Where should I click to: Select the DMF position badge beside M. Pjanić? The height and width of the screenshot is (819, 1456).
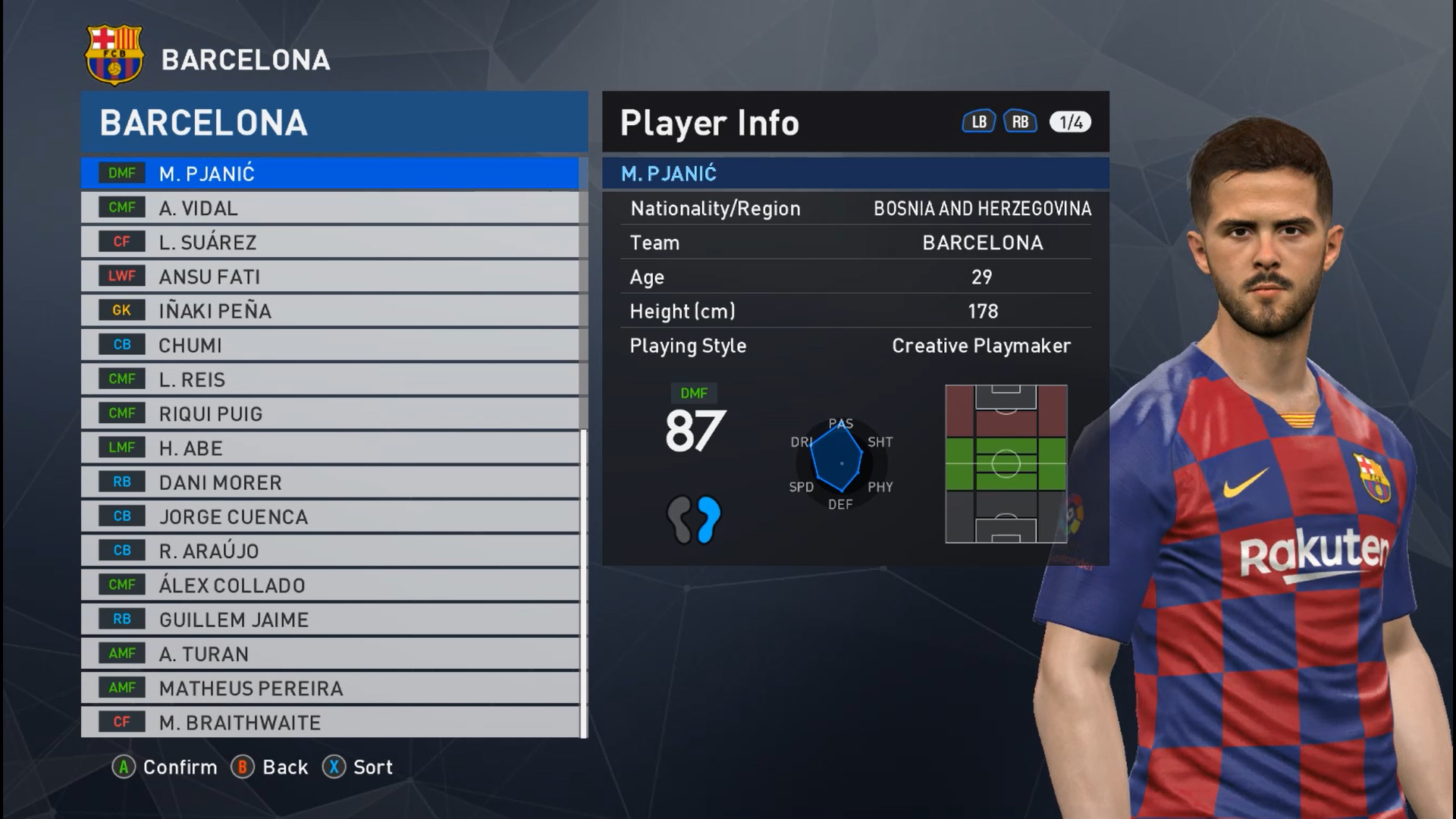point(121,173)
